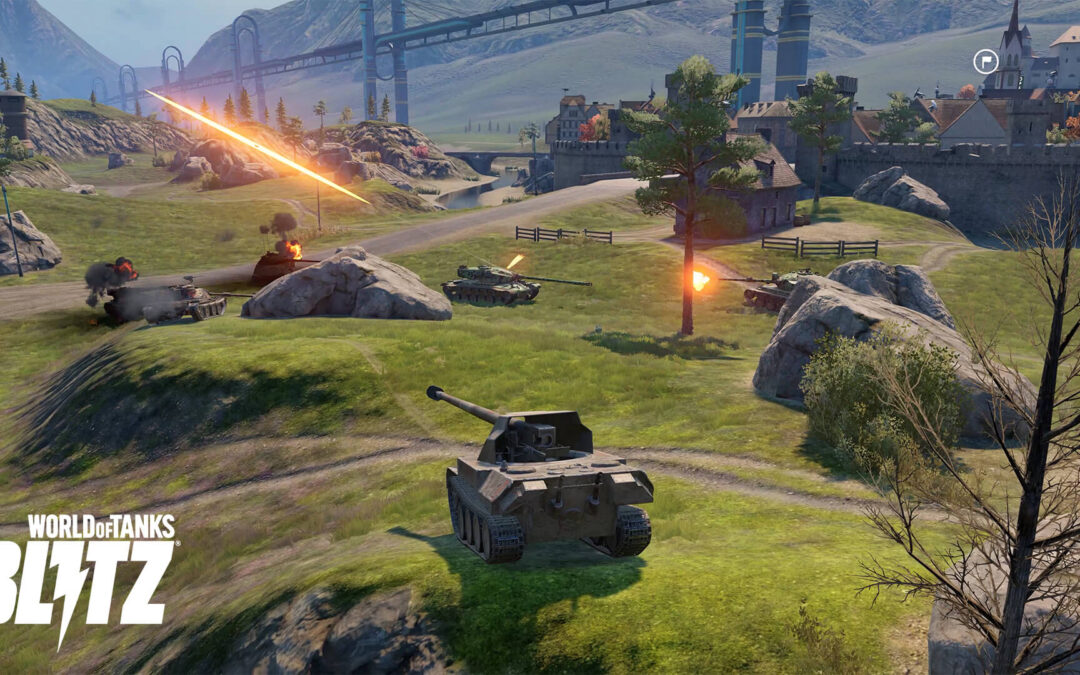The image size is (1080, 675).
Task: Click the circled flag capture point marker
Action: [986, 62]
